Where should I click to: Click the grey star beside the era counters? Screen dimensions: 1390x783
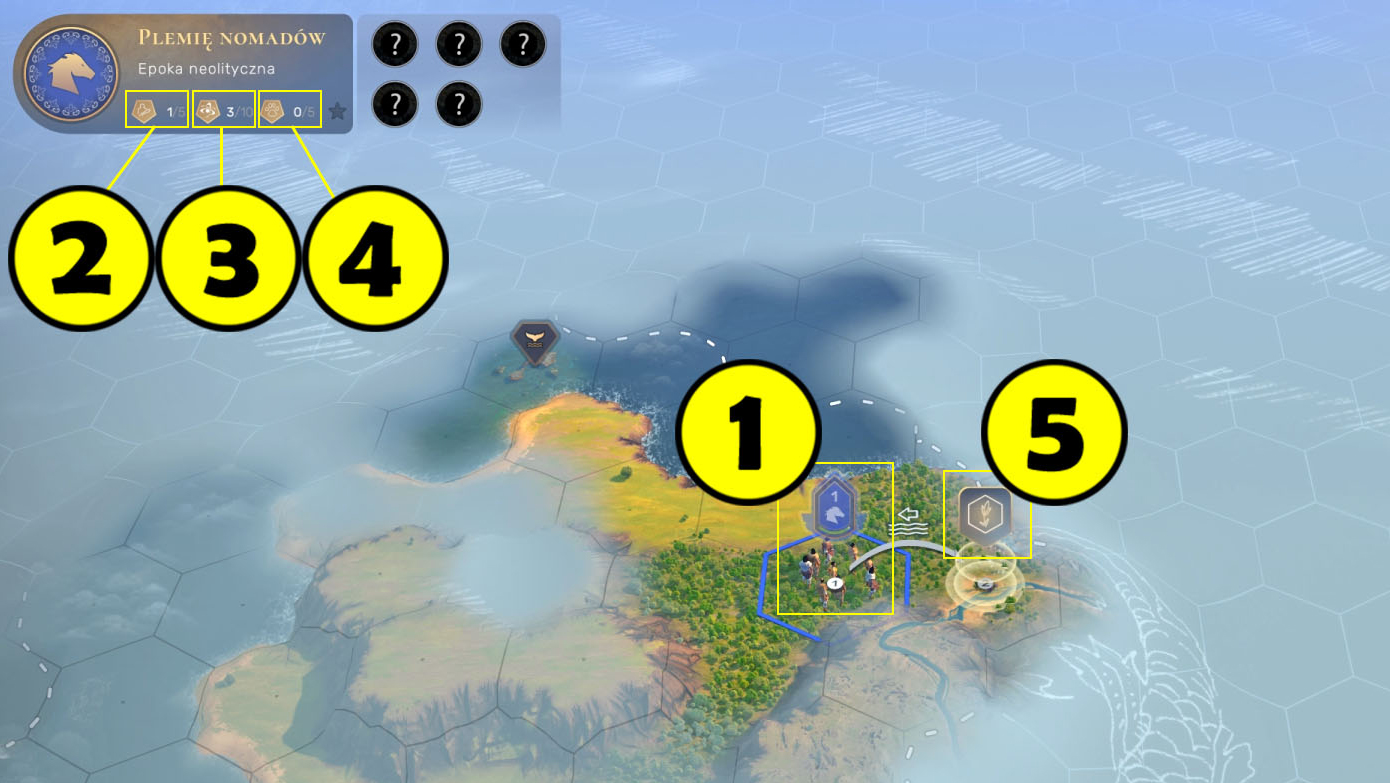click(x=338, y=111)
